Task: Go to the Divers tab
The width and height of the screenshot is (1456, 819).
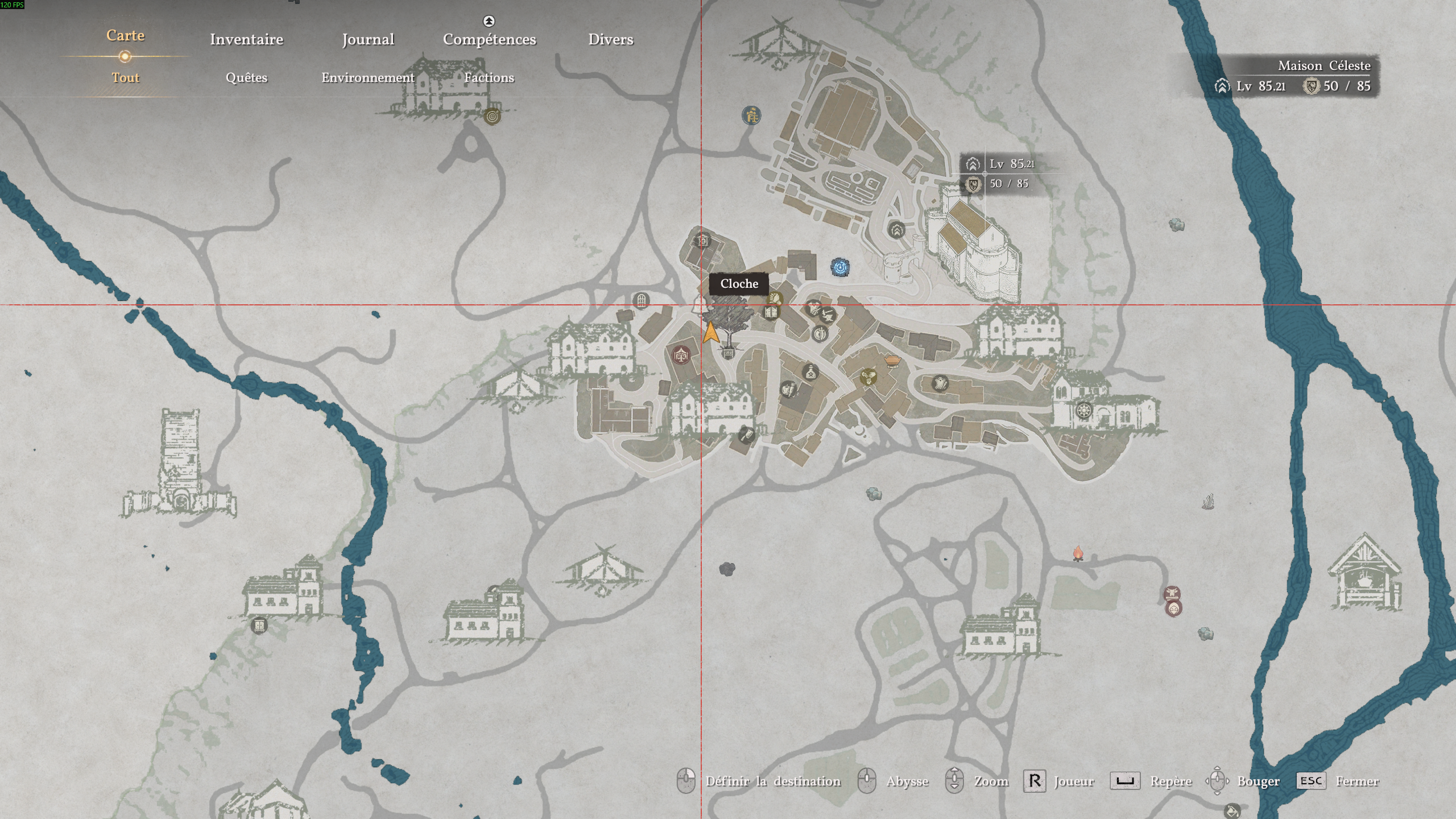Action: point(610,39)
